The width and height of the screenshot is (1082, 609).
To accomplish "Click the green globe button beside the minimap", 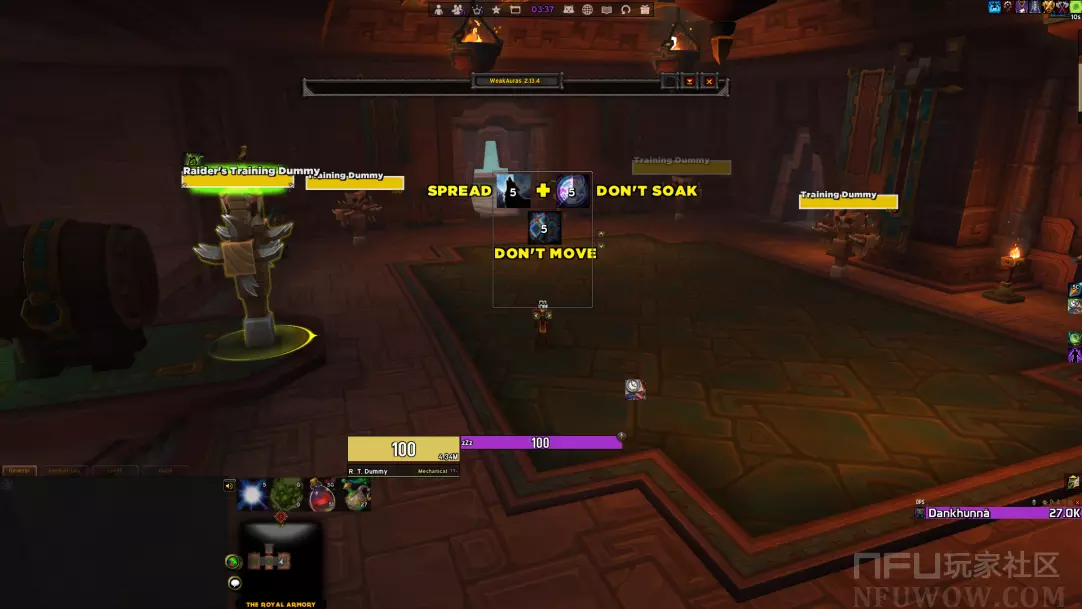I will pos(233,562).
